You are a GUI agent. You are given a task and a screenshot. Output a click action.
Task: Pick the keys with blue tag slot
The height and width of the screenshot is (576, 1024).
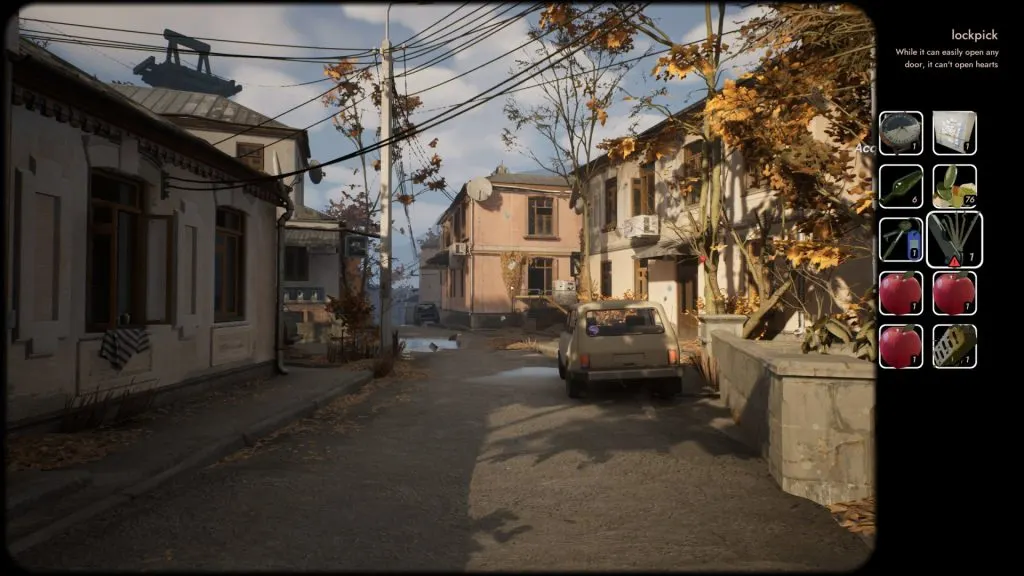point(901,240)
